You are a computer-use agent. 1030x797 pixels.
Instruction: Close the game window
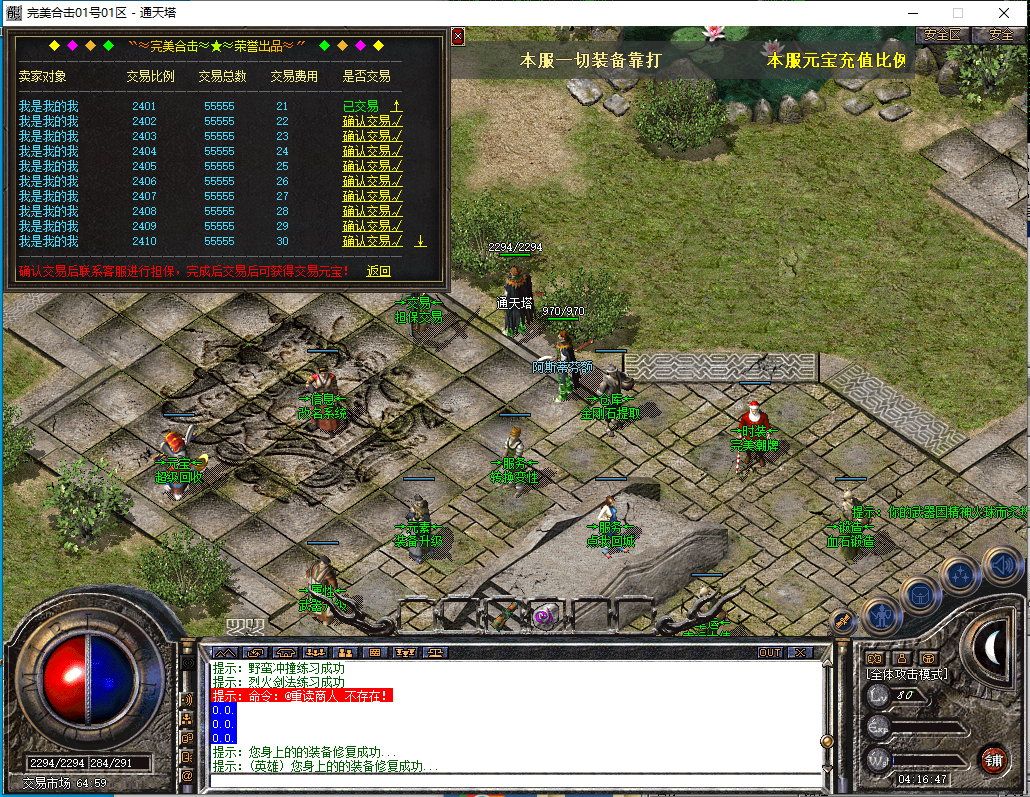pos(1004,13)
